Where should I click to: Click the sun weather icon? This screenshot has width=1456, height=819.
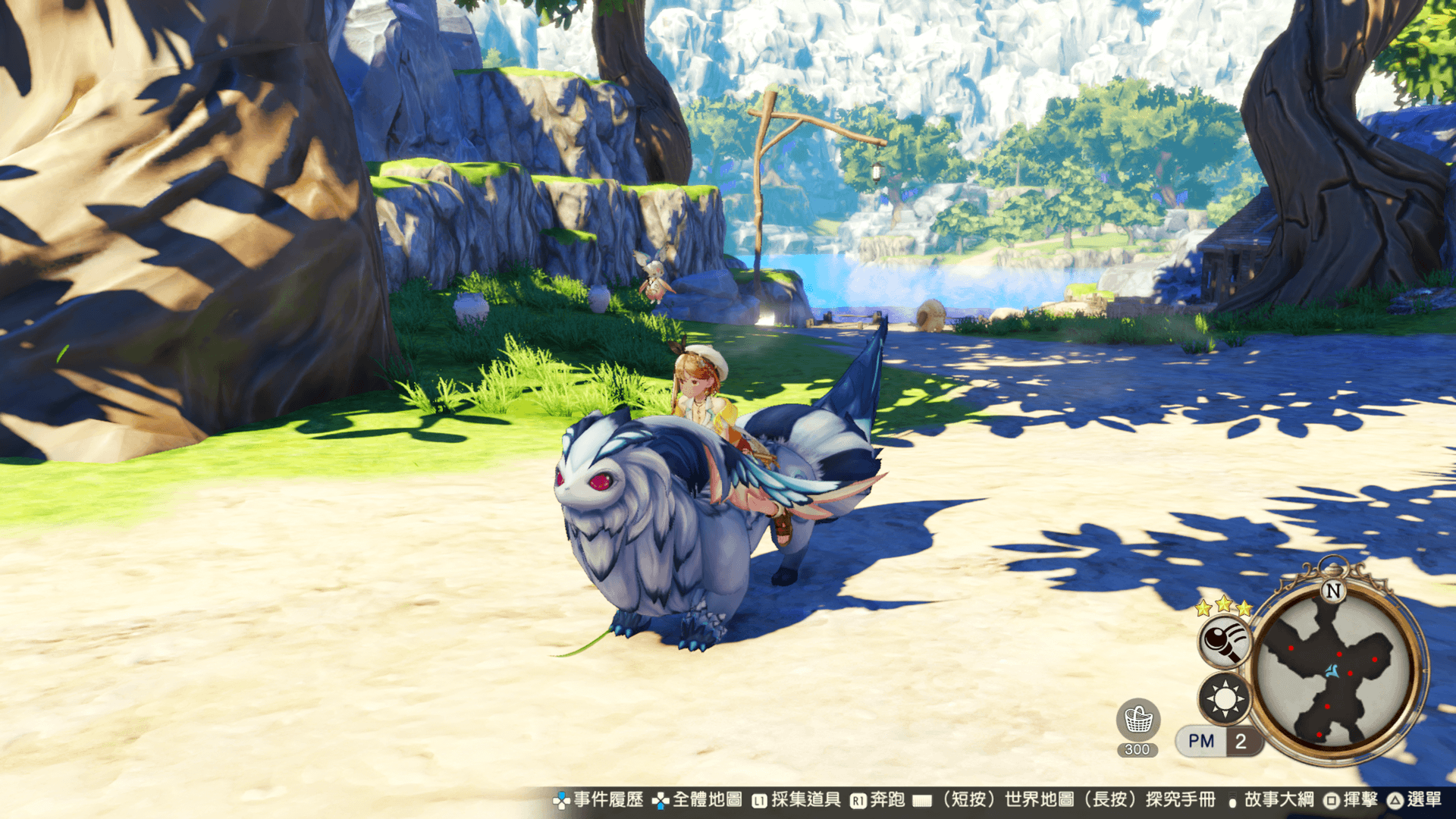click(1224, 698)
